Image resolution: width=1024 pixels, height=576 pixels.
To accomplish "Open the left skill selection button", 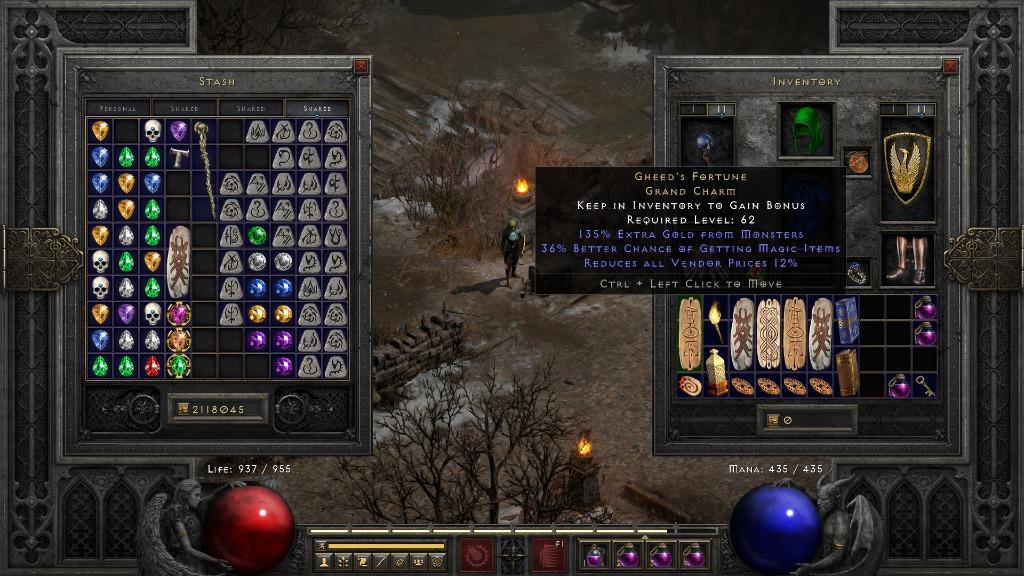I will [x=475, y=555].
